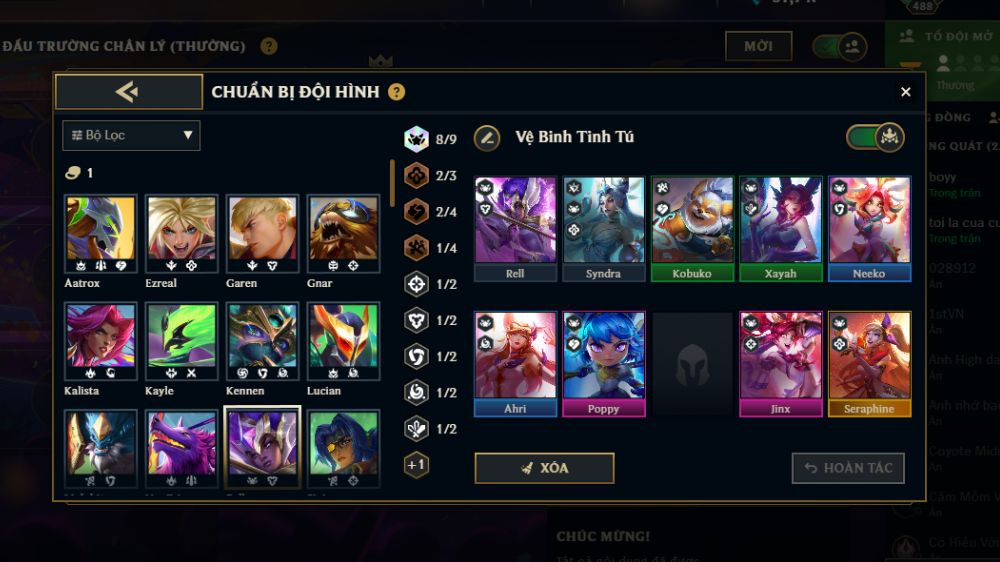Select Kobuko in the team lineup

click(x=692, y=228)
